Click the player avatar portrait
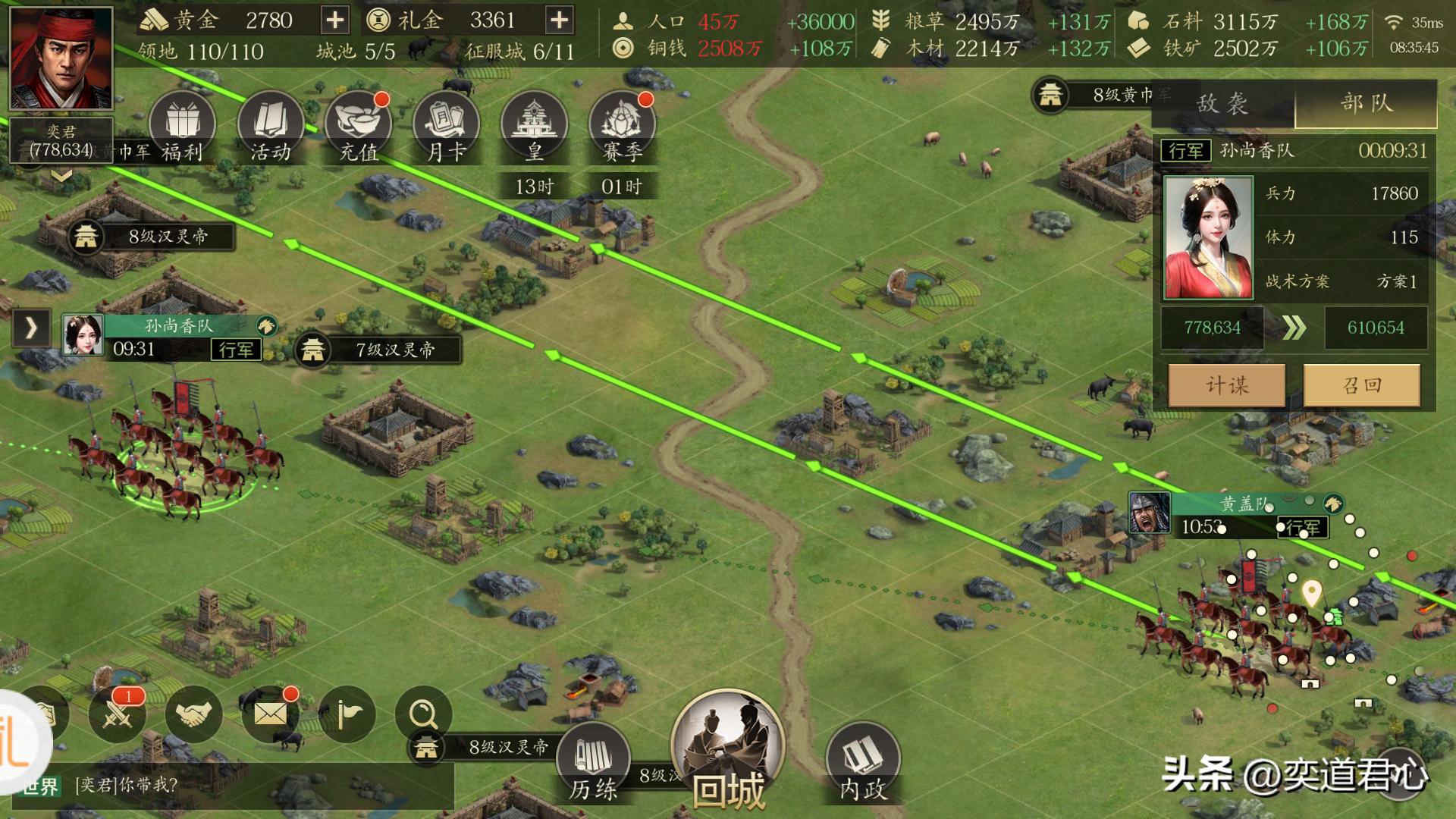This screenshot has height=819, width=1456. click(x=61, y=59)
